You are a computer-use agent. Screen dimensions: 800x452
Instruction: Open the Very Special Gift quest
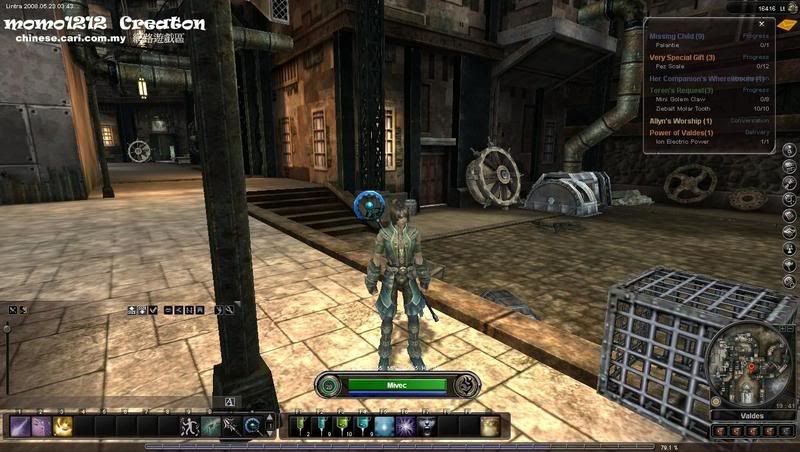click(682, 57)
